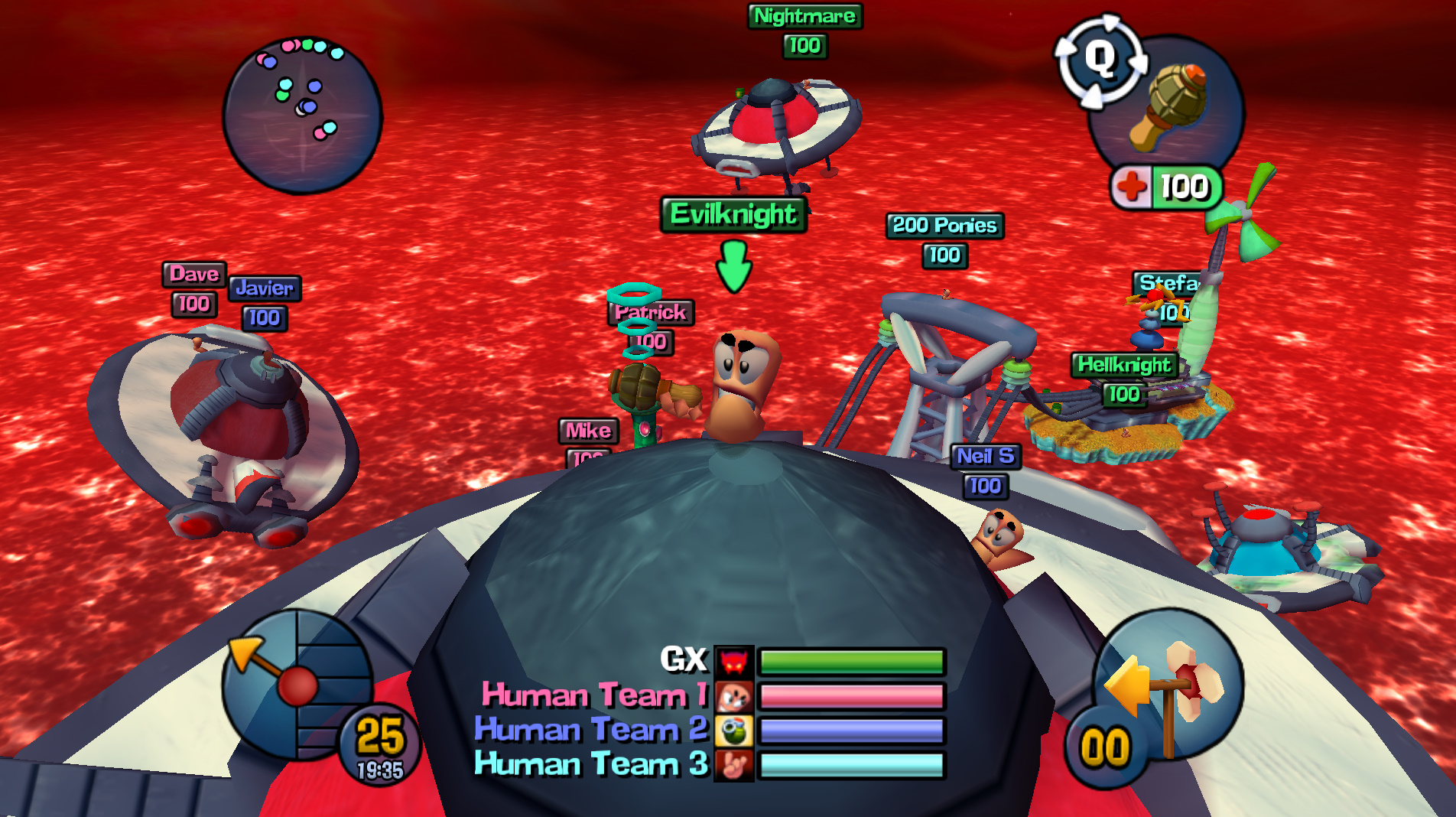The width and height of the screenshot is (1456, 817).
Task: Click the Q weapon cycle icon
Action: (1101, 61)
